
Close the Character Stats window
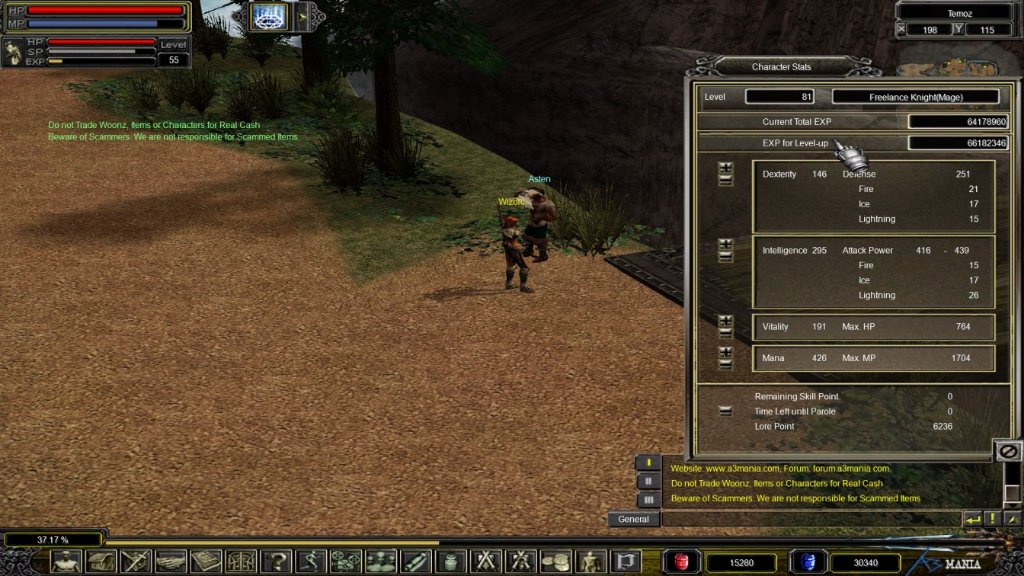(1009, 451)
